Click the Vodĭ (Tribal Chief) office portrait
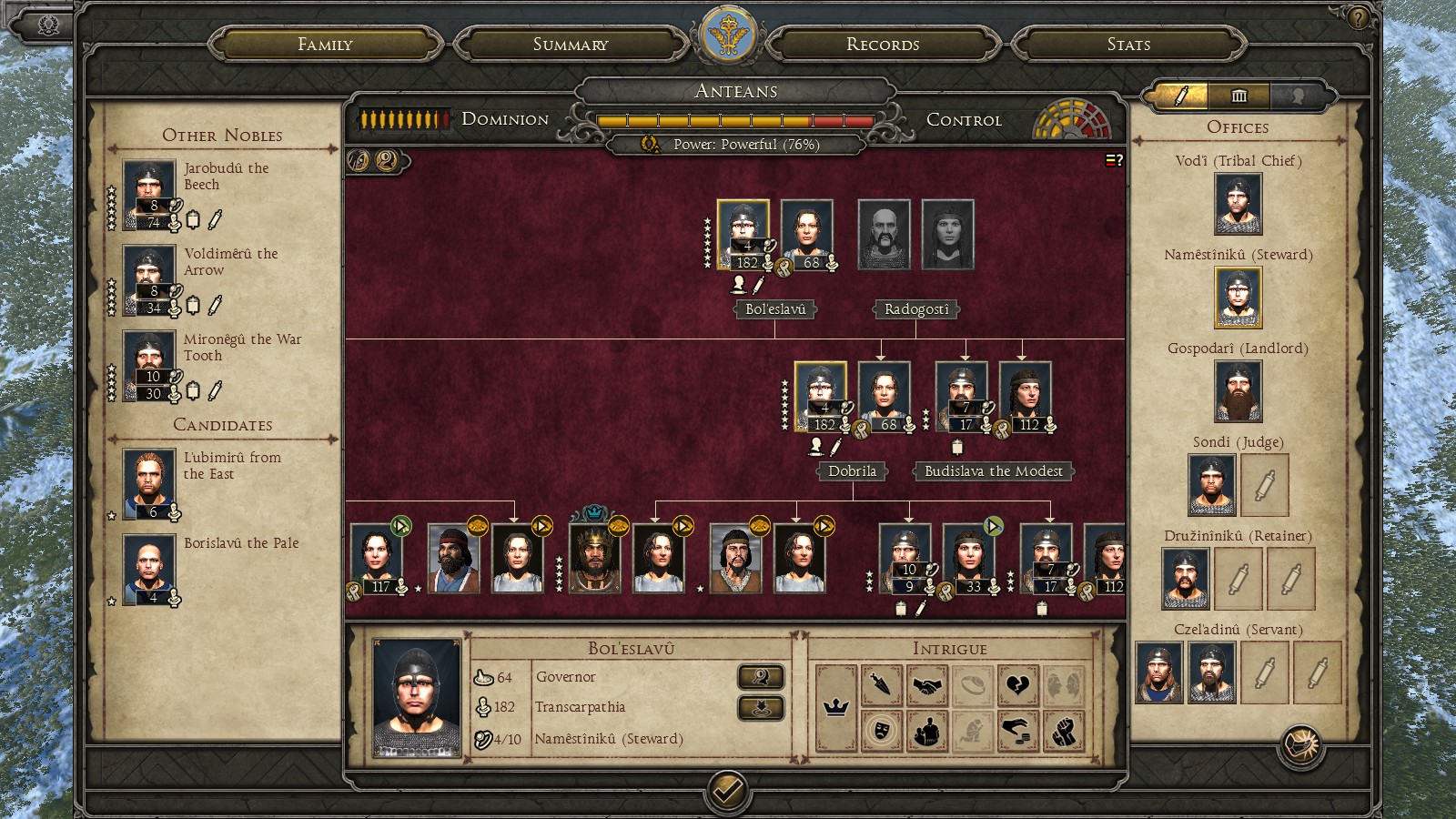 click(x=1238, y=204)
